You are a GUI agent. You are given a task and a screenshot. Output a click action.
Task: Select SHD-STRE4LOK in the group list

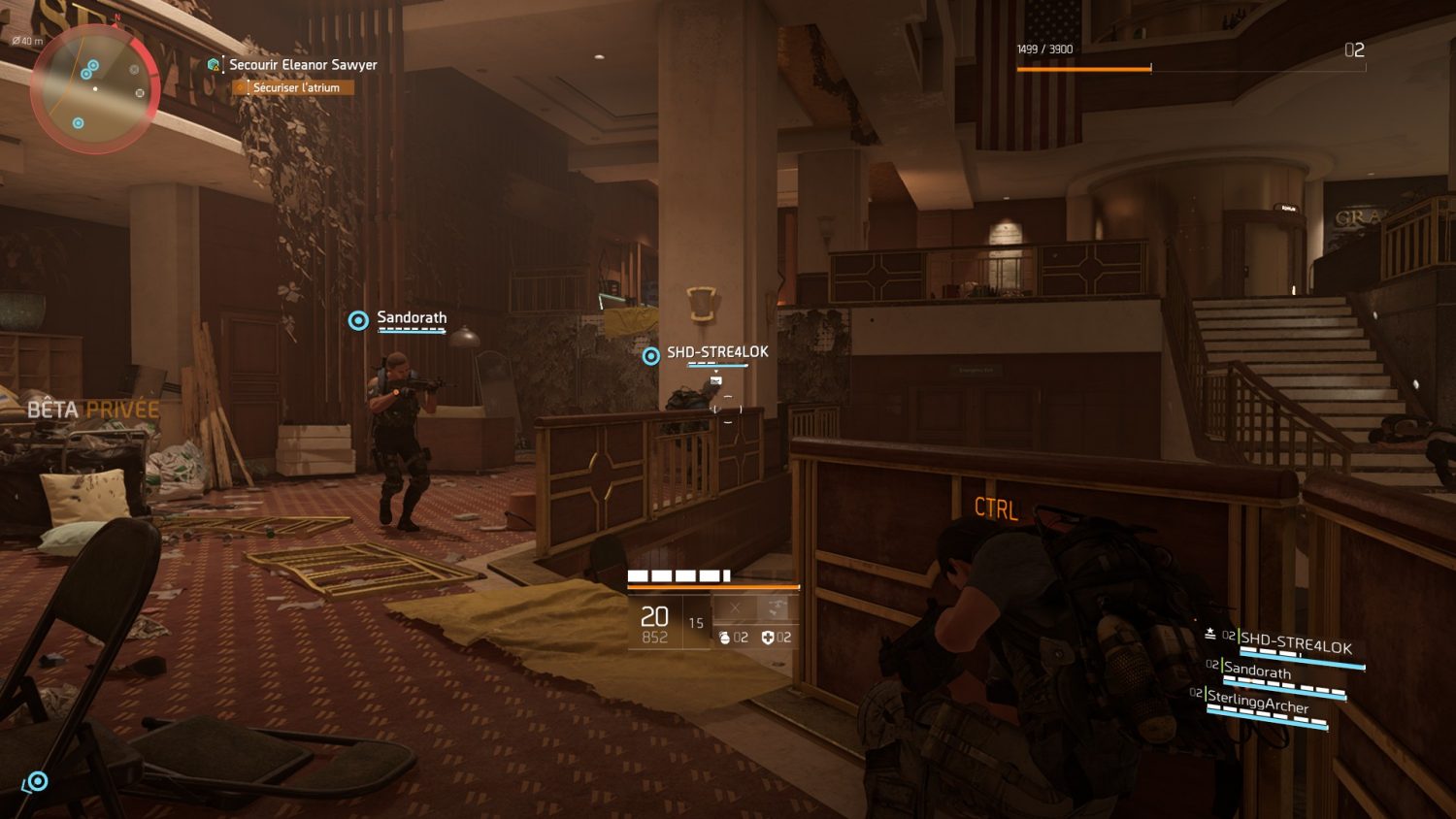tap(1295, 643)
